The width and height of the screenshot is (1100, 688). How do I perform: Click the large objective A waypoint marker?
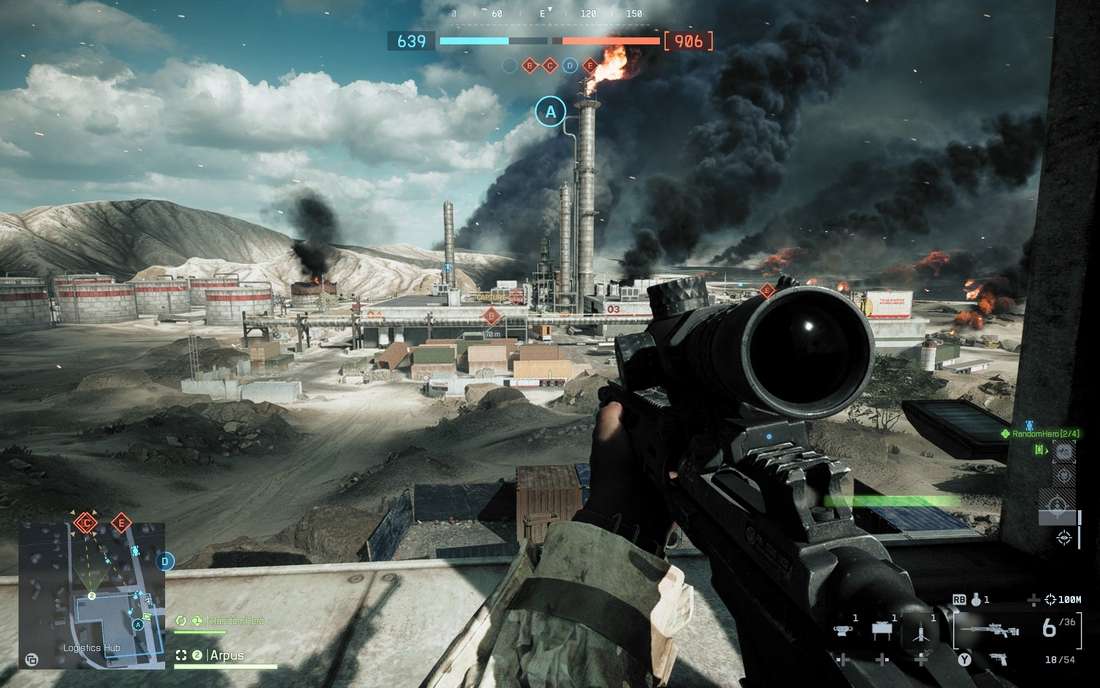pyautogui.click(x=550, y=111)
